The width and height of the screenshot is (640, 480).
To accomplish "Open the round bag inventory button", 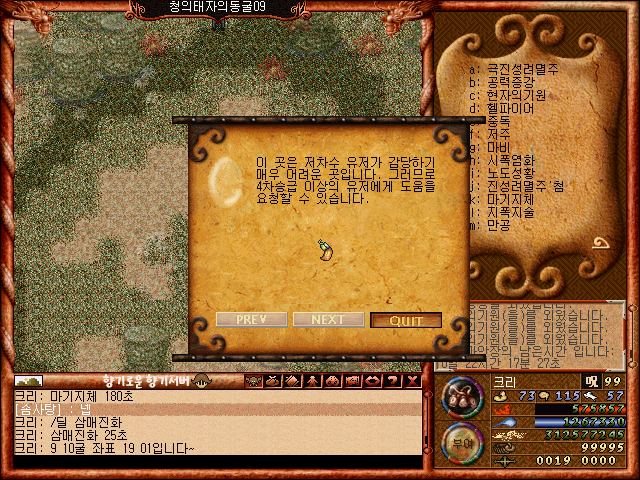I will [x=463, y=397].
